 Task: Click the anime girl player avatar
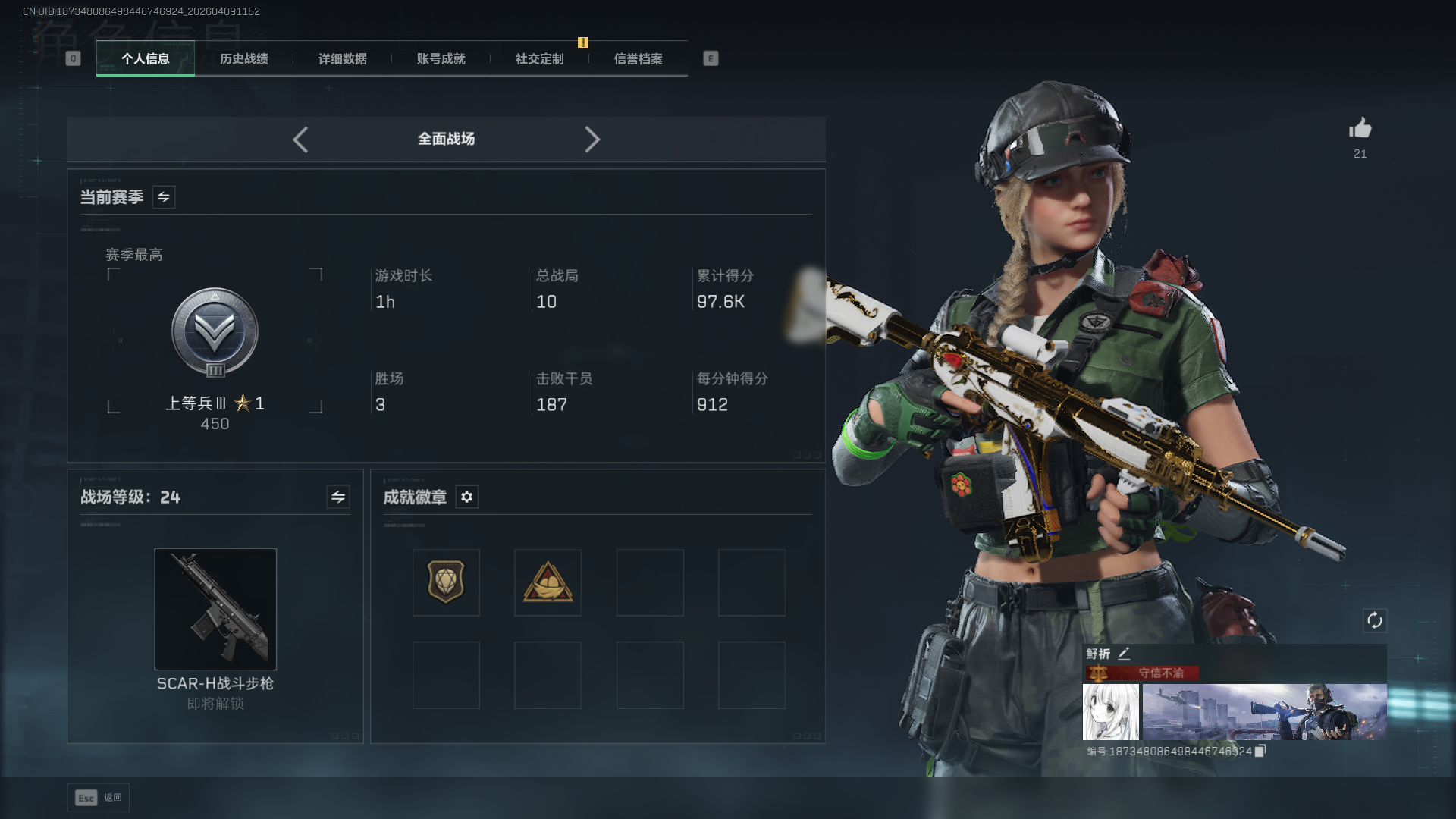coord(1110,712)
